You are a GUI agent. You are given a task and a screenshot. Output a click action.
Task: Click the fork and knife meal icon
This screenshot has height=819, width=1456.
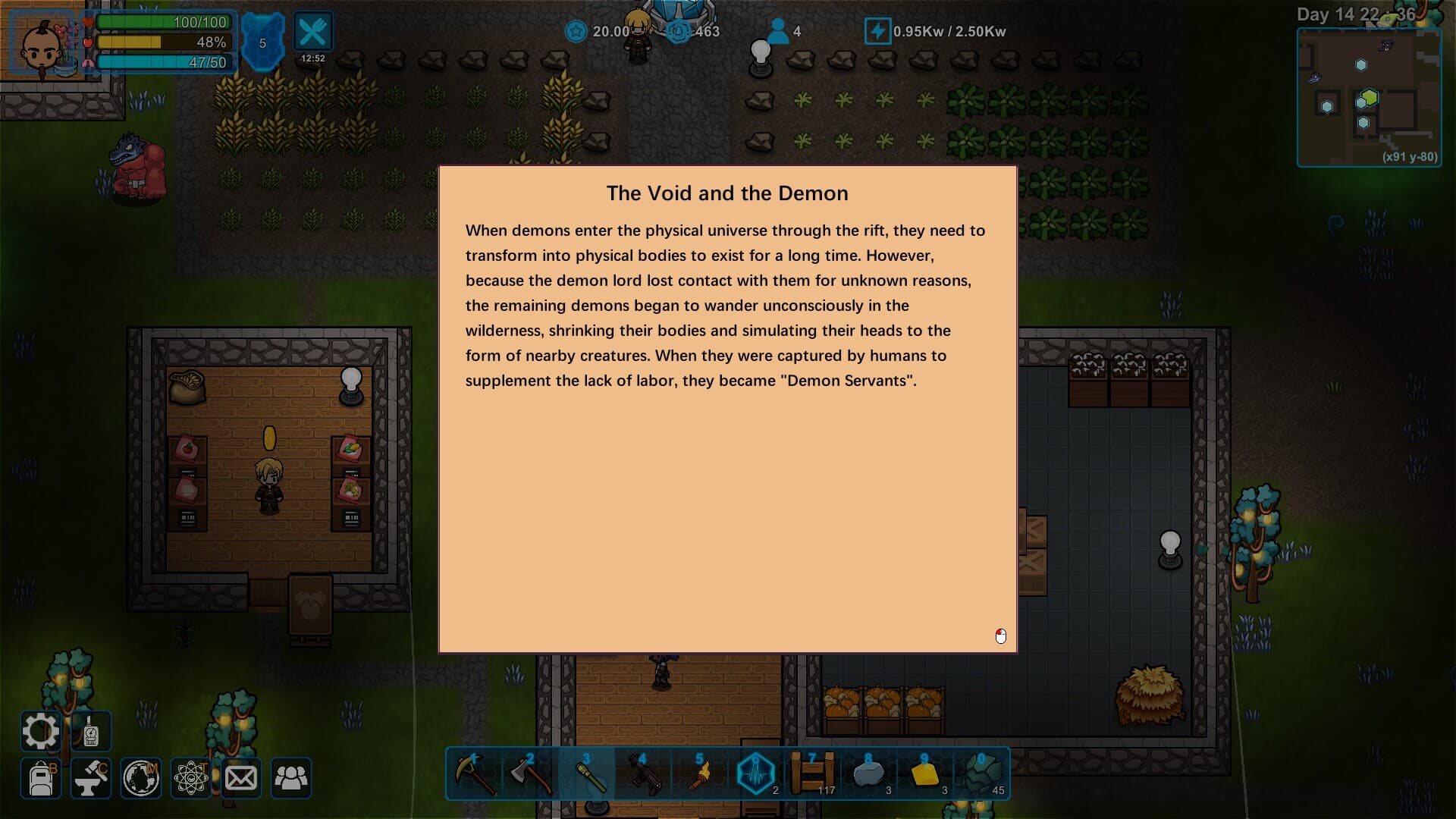tap(312, 33)
